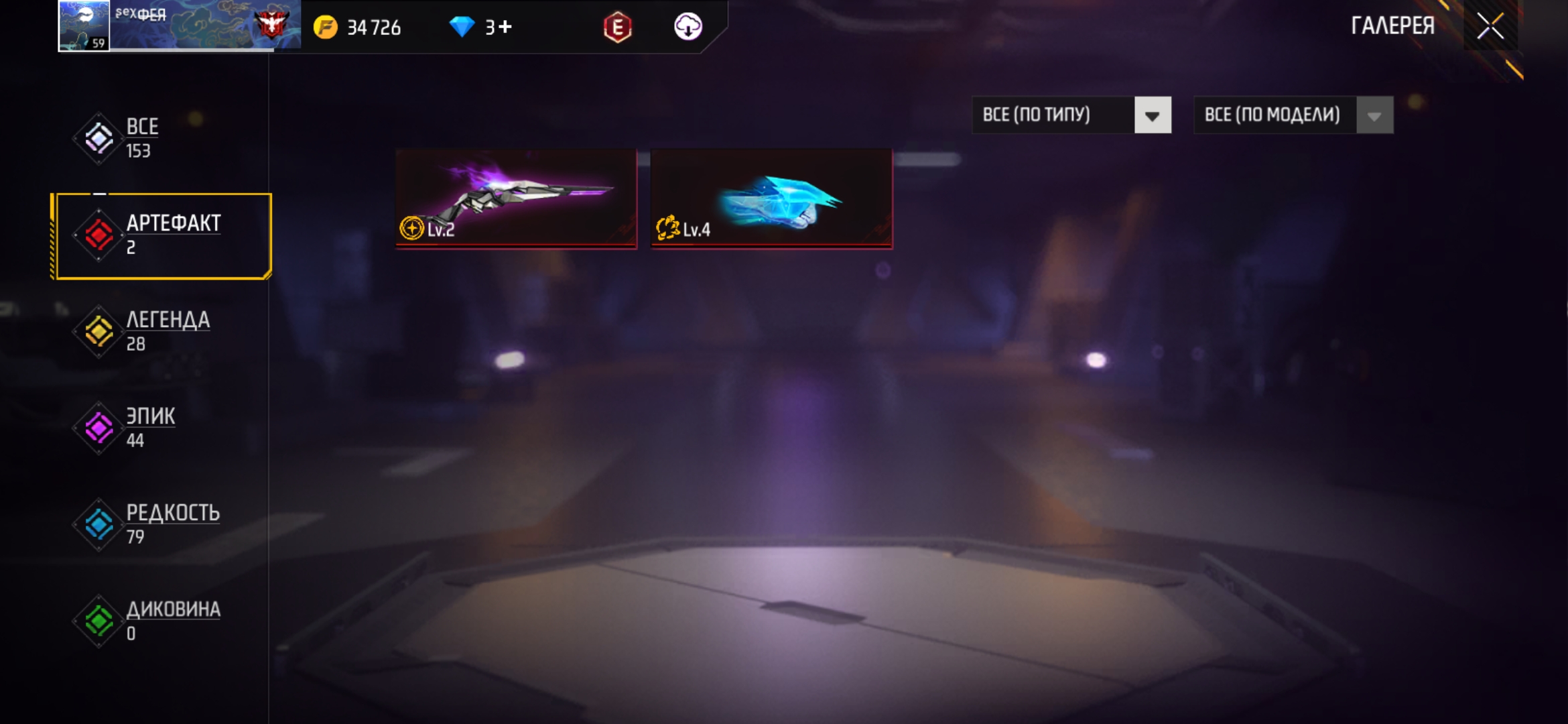1568x724 pixels.
Task: Open the Эпик rarity tab
Action: [x=149, y=428]
